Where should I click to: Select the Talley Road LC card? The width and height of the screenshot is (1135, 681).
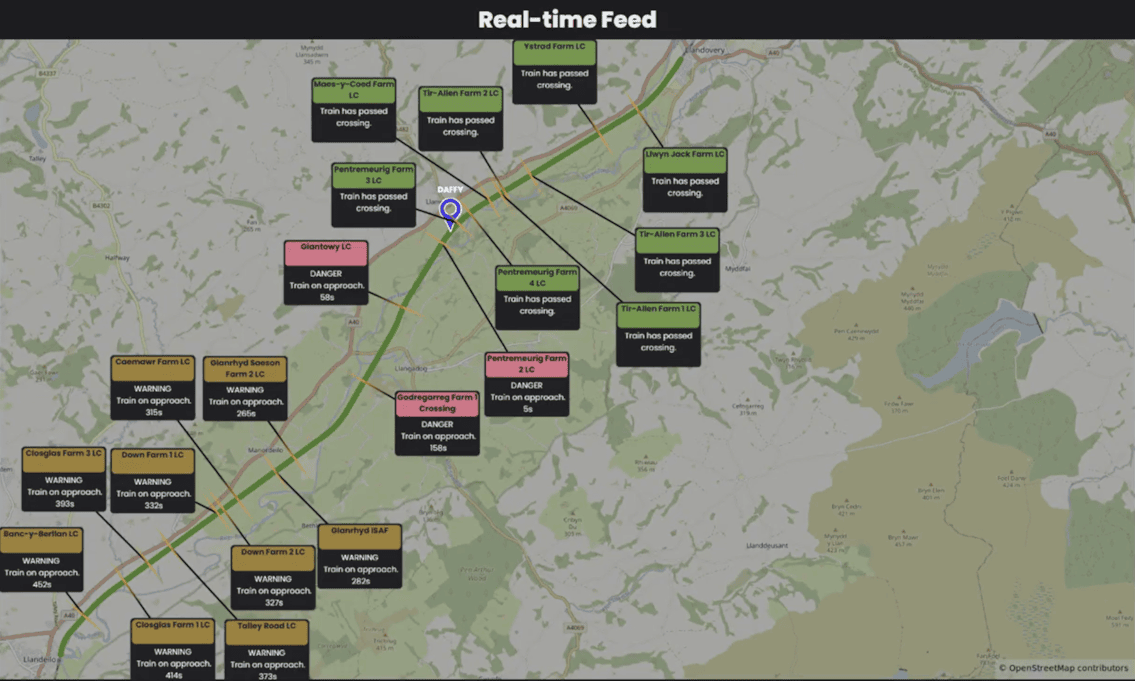click(266, 650)
